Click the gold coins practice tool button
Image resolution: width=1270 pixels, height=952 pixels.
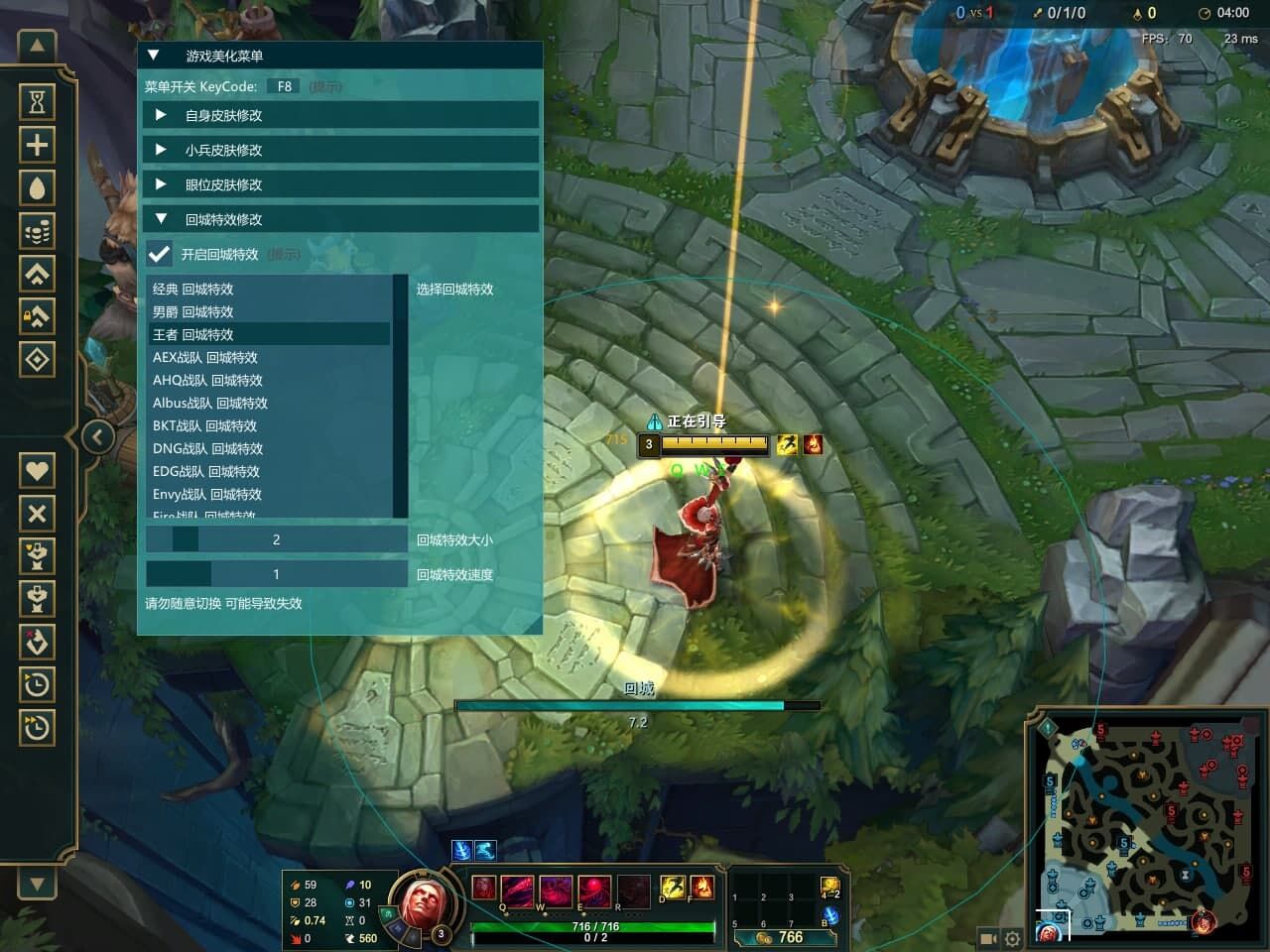[37, 231]
